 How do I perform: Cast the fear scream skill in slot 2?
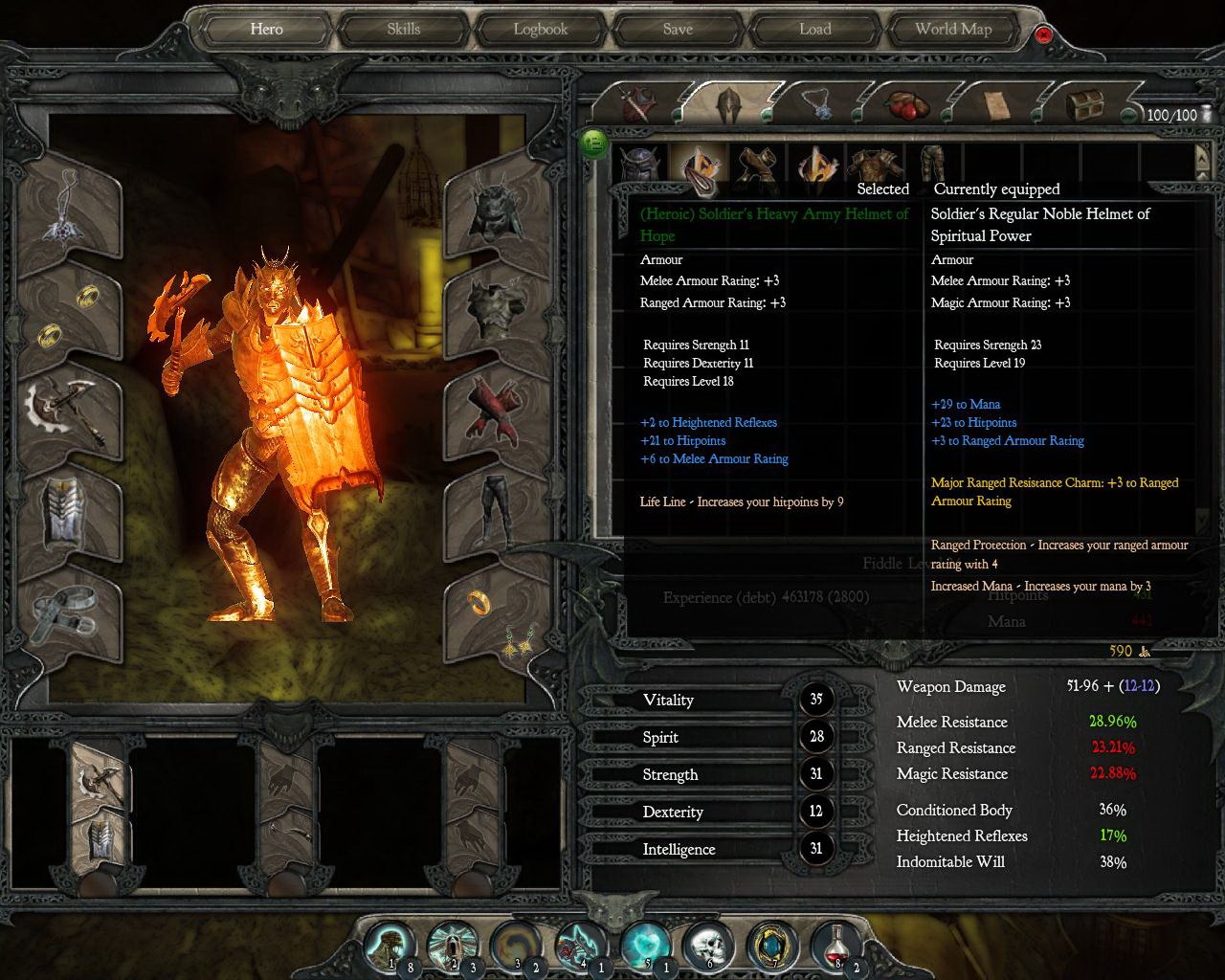click(x=454, y=947)
